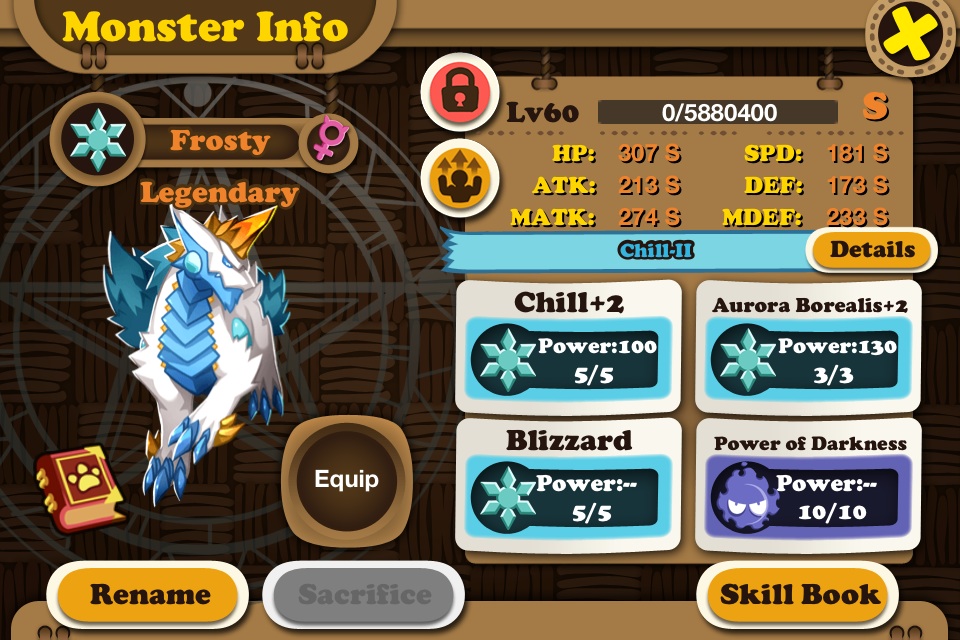Select the Power of Darkness skill
960x640 pixels.
click(810, 486)
